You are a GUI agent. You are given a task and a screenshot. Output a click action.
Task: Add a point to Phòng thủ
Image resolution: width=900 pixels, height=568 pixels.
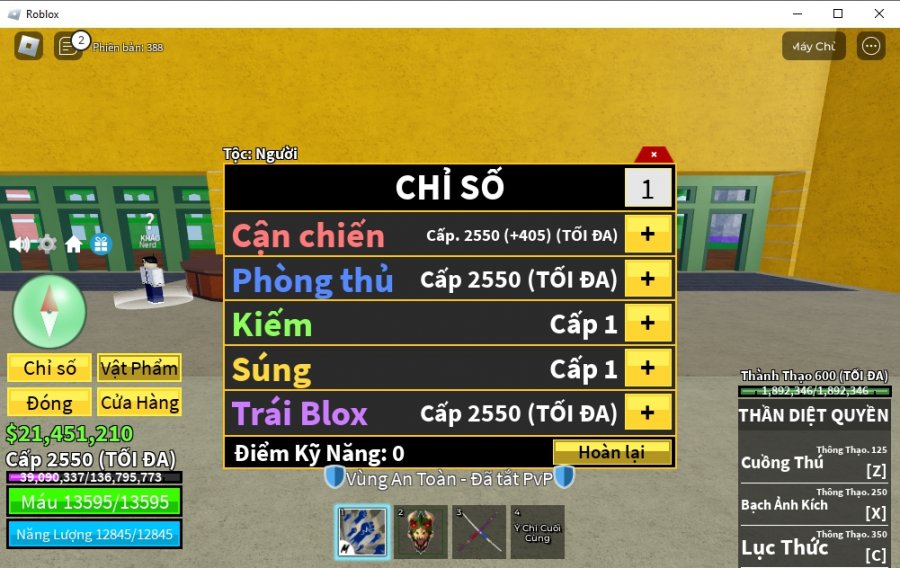tap(647, 279)
